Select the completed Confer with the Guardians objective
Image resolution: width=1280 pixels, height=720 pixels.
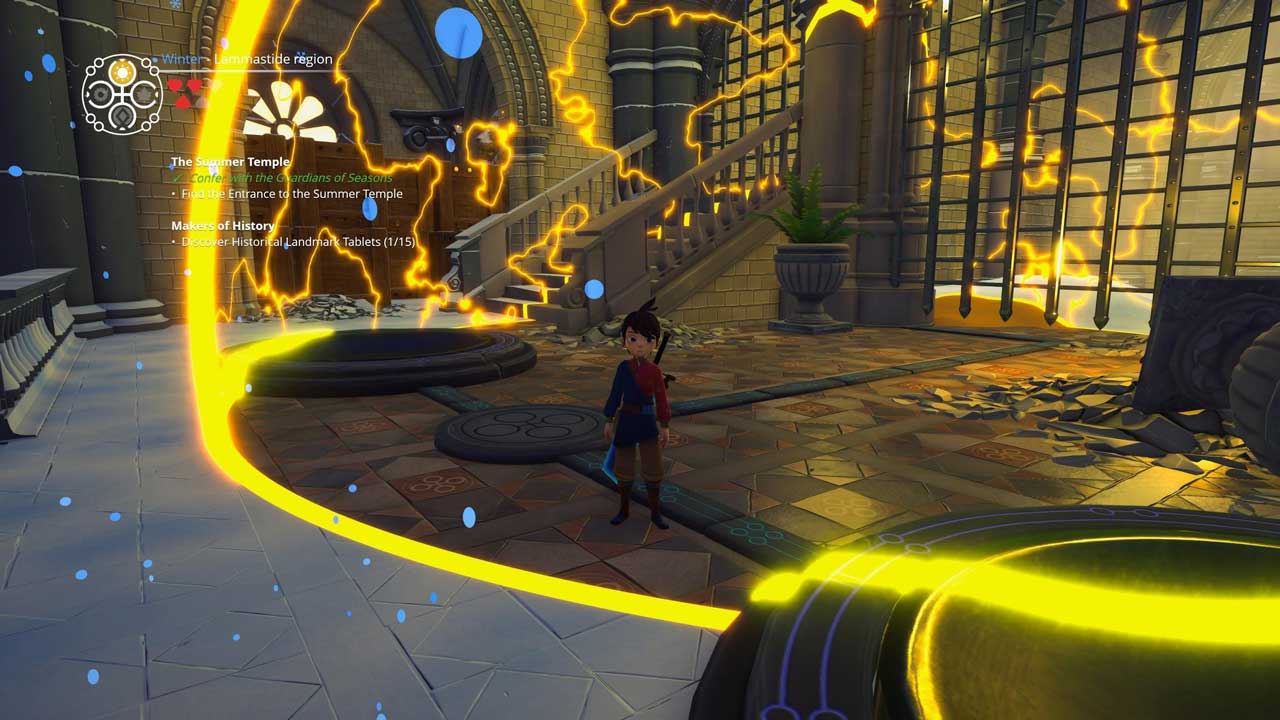click(x=291, y=177)
